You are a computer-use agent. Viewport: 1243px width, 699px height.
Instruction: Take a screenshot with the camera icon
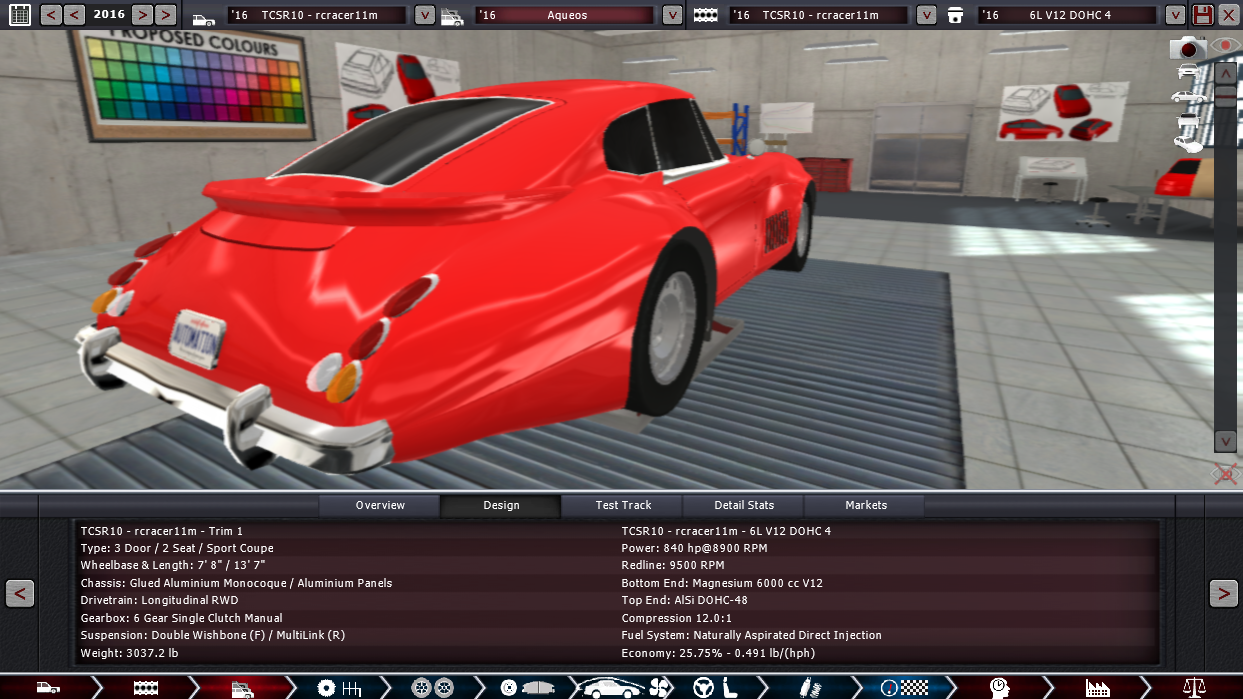1188,48
